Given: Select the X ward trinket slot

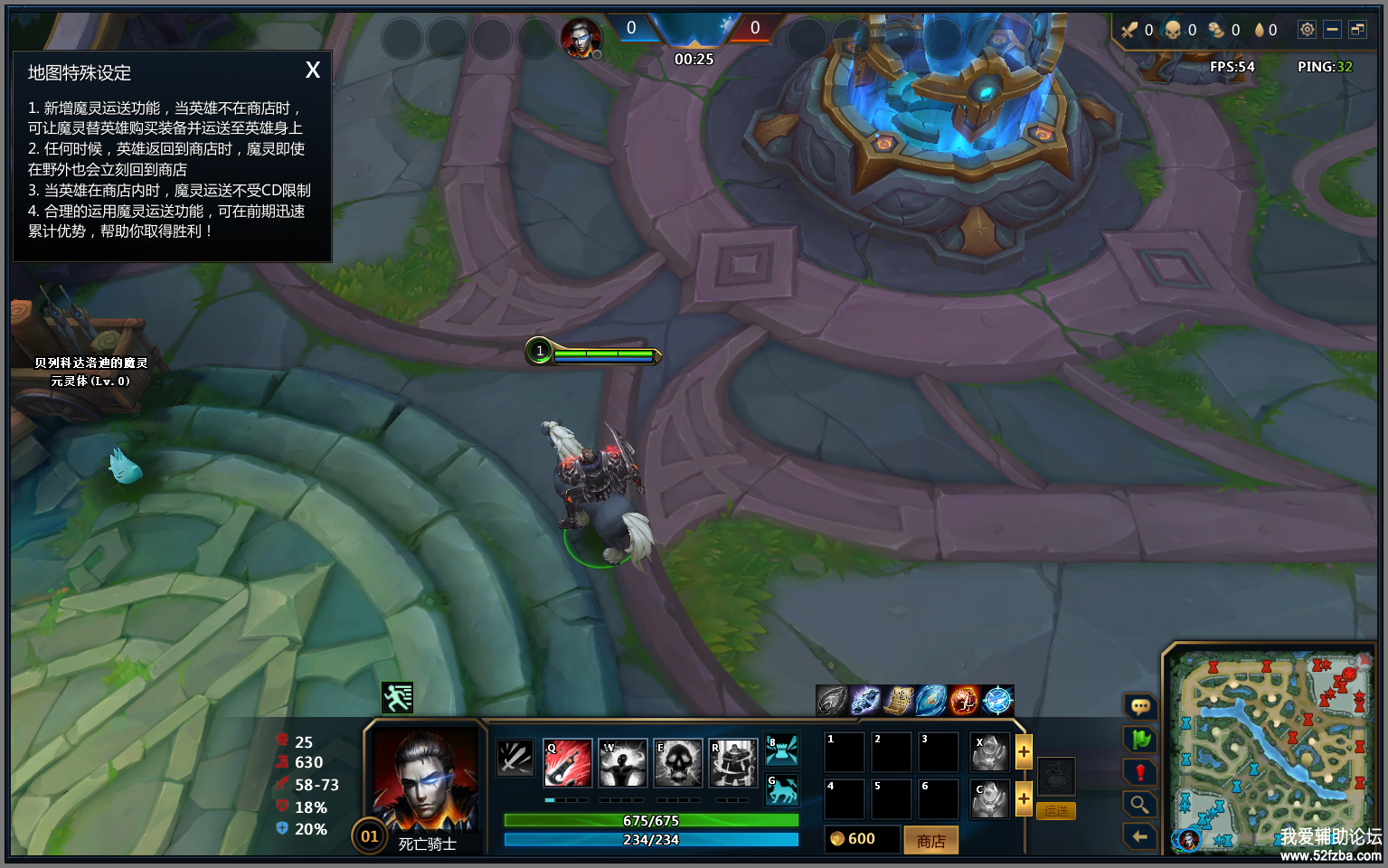Looking at the screenshot, I should (989, 752).
